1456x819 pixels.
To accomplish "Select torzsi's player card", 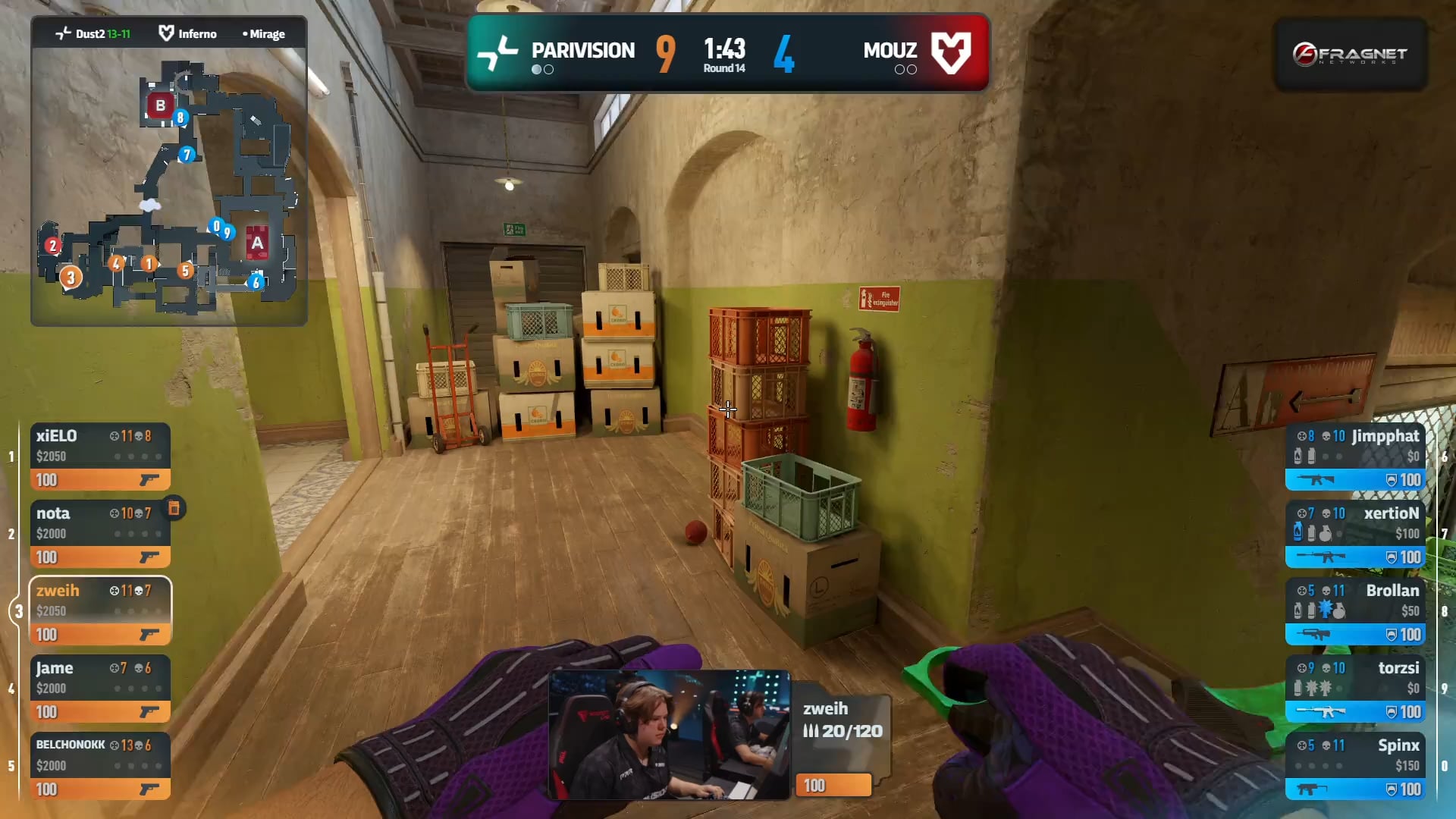I will (x=1355, y=689).
